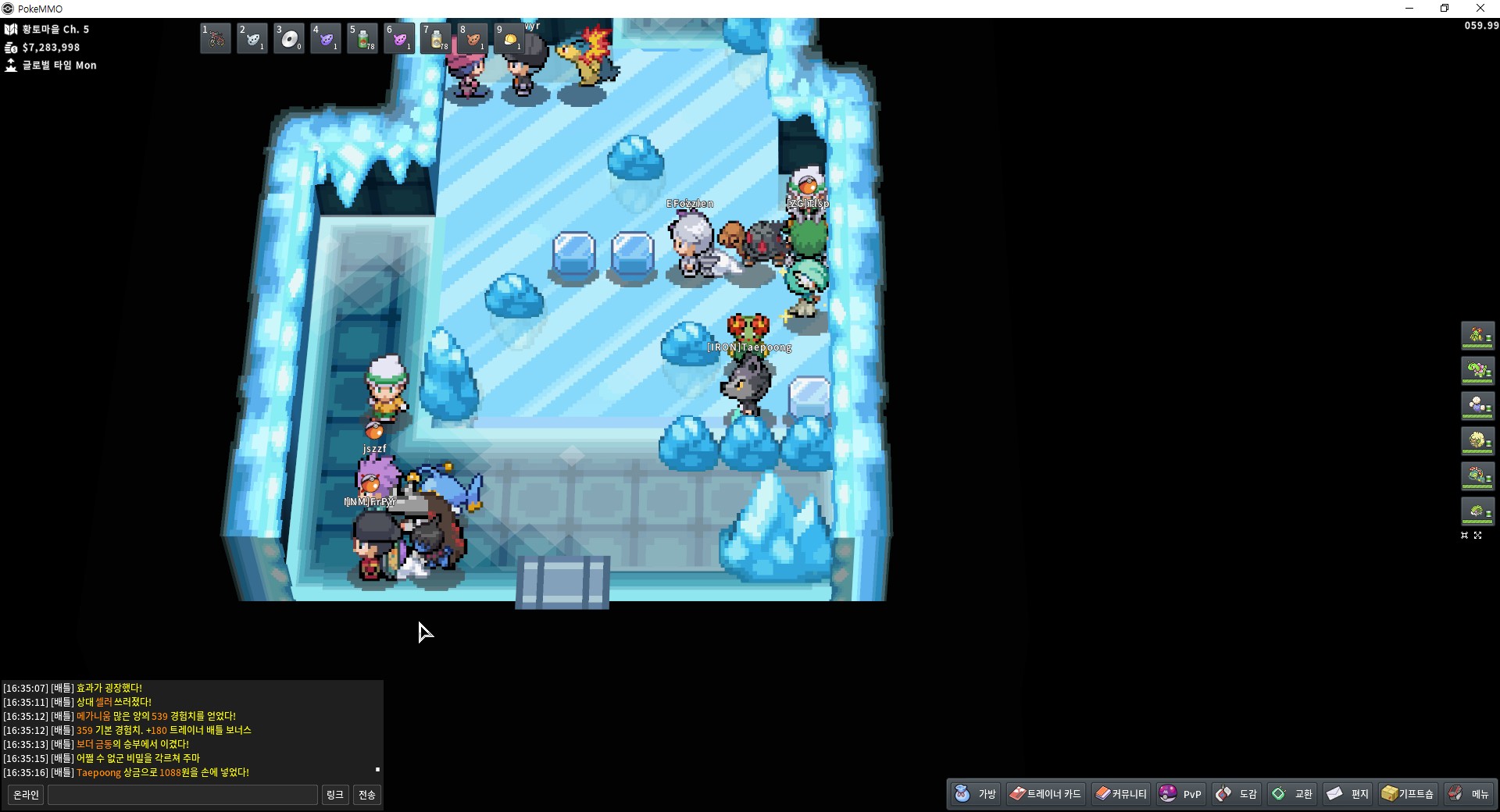Open the 기프트숍 gift shop
The height and width of the screenshot is (812, 1500).
(x=1408, y=794)
